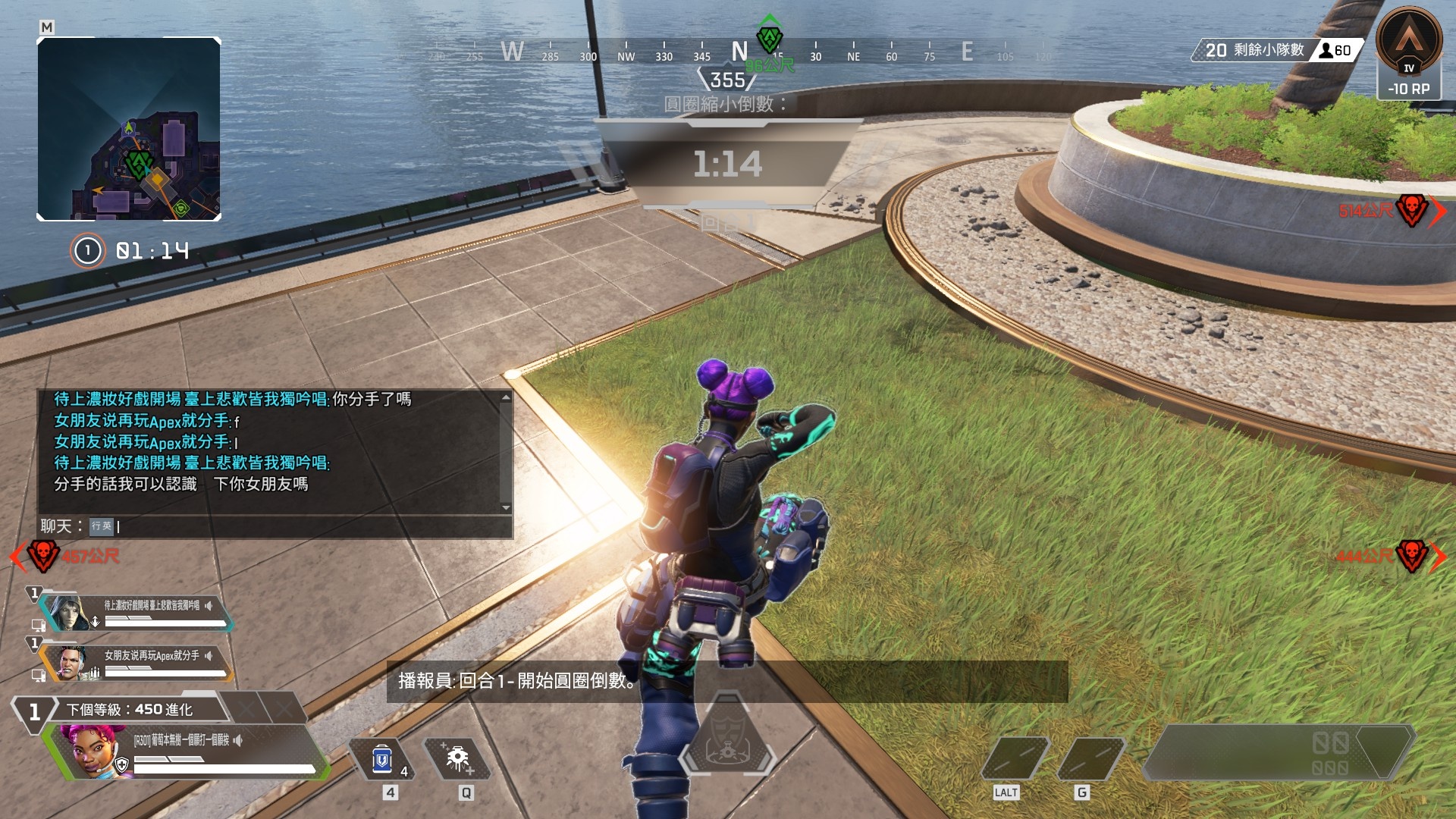Click the chat log's down arrow
This screenshot has height=819, width=1456.
click(x=506, y=507)
